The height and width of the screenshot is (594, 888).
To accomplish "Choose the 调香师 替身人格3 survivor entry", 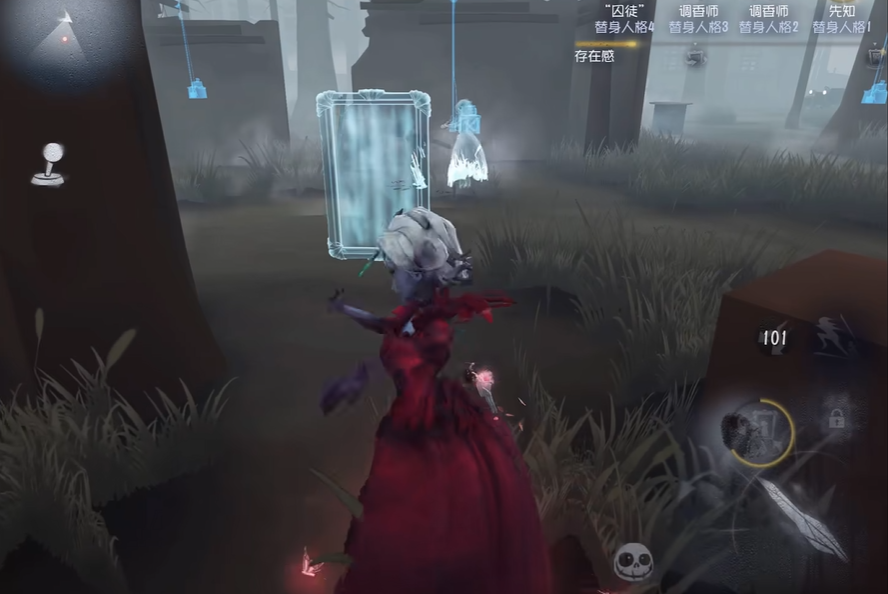I will (698, 19).
